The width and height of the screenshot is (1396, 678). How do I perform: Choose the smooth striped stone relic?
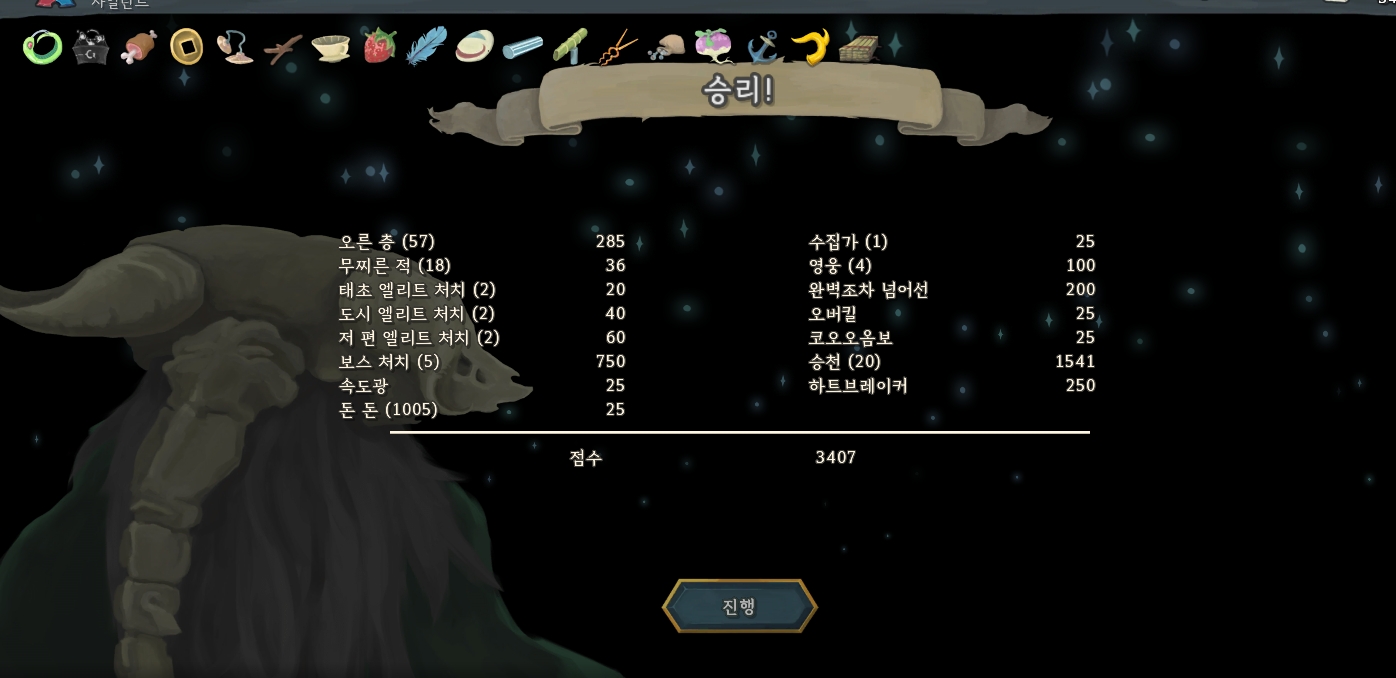coord(475,46)
